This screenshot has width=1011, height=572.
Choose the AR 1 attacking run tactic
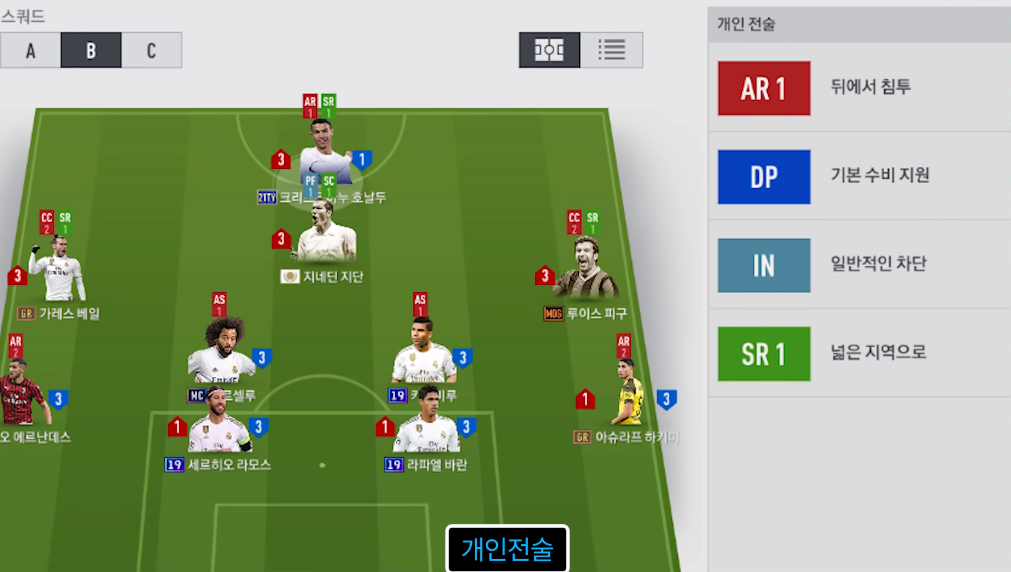point(764,88)
